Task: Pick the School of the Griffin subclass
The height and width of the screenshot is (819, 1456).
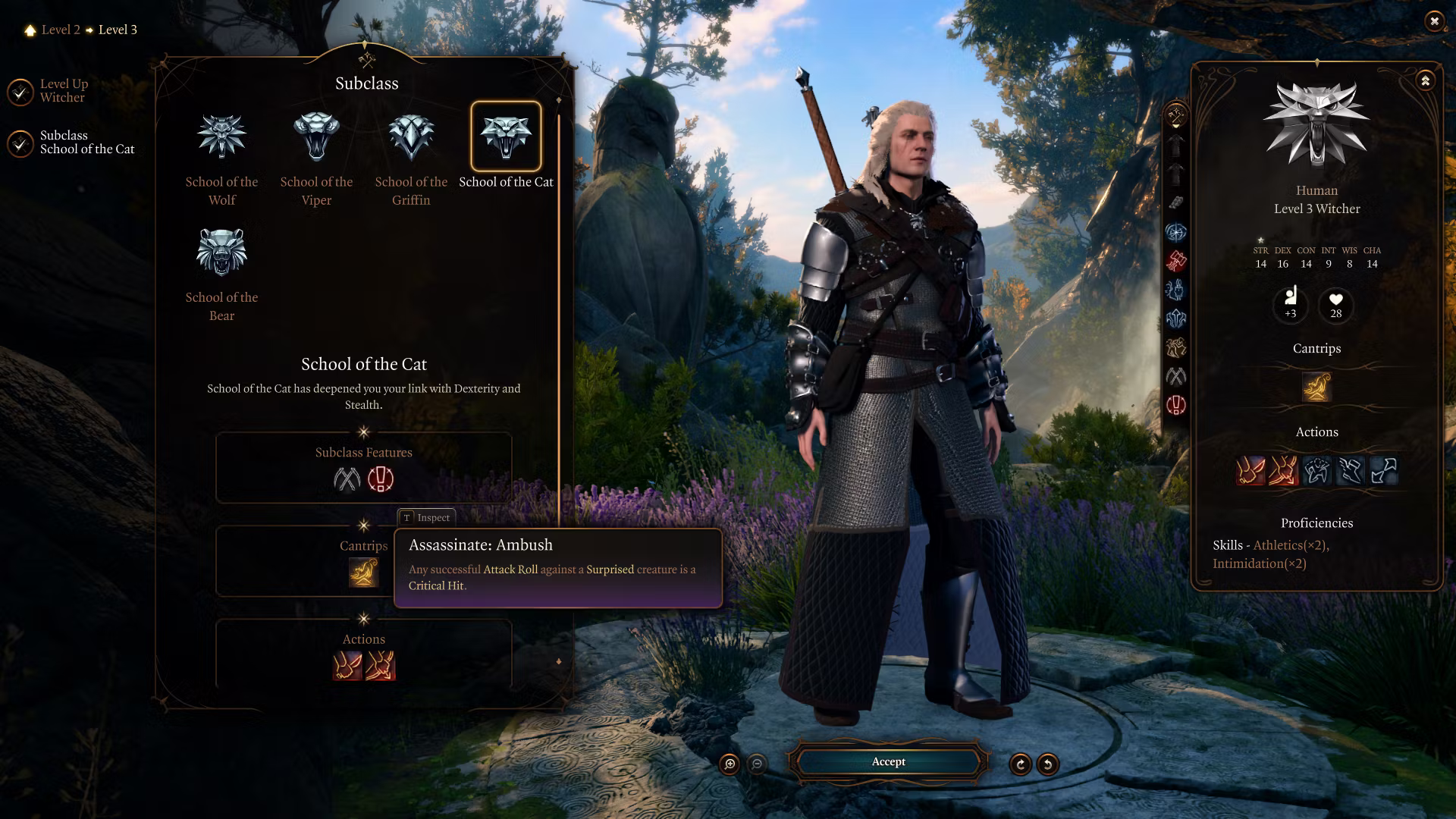Action: point(411,137)
